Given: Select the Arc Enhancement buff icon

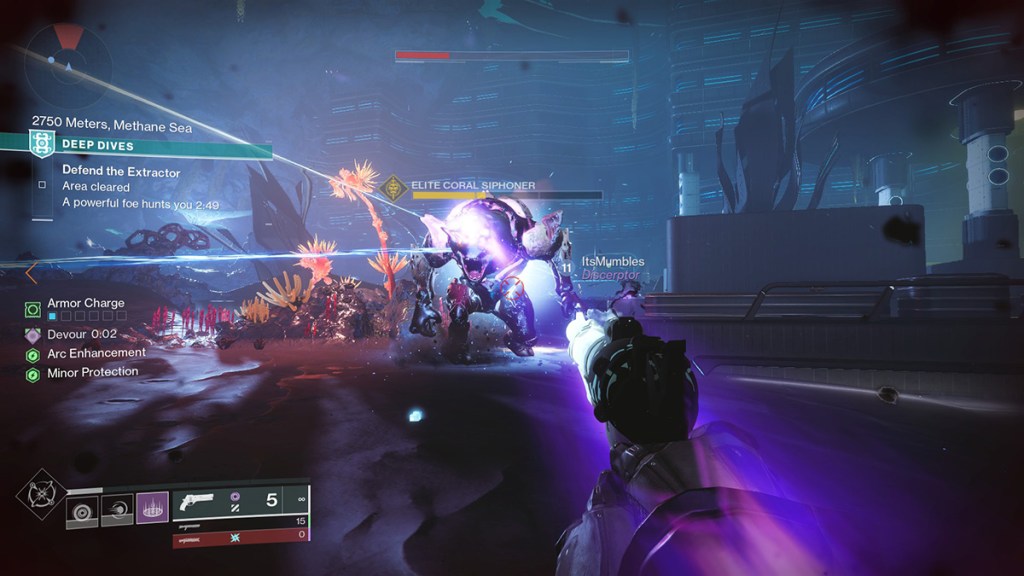Looking at the screenshot, I should [33, 354].
